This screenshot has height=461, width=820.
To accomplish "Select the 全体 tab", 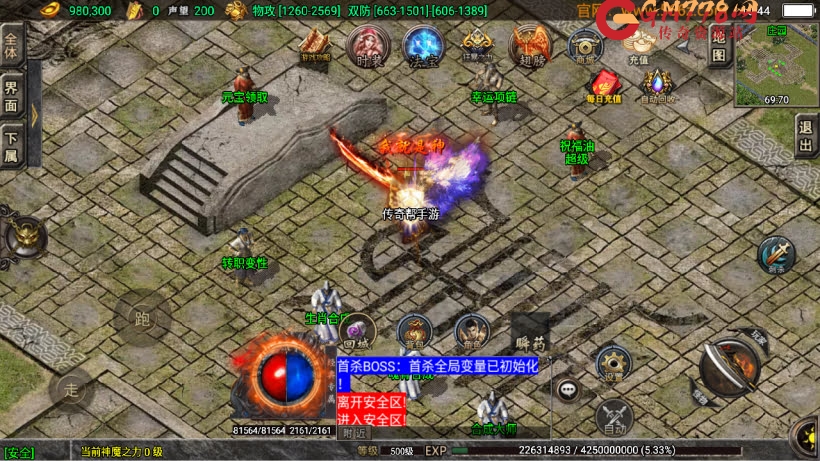I will (x=12, y=47).
